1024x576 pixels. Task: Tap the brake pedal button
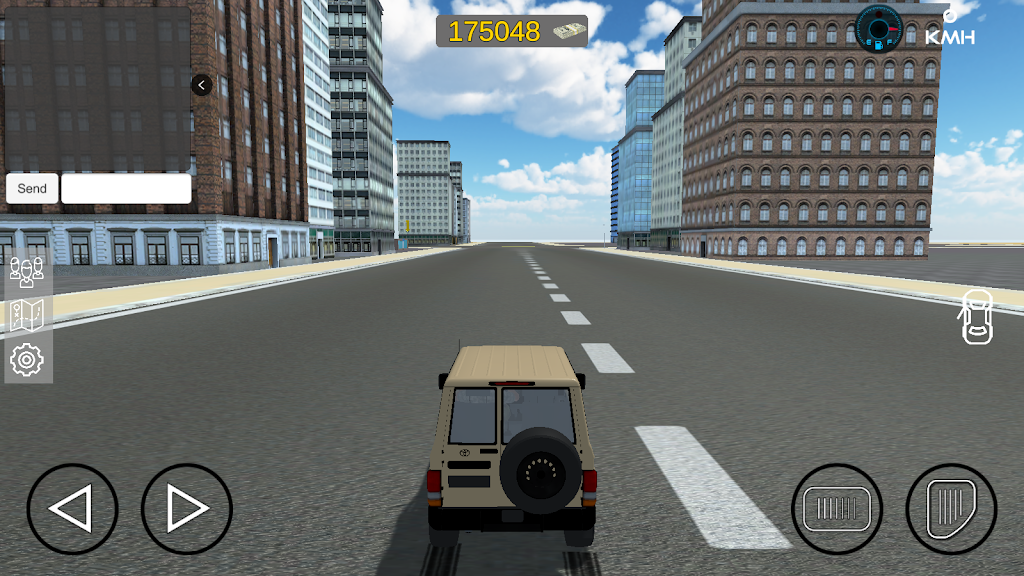point(837,509)
